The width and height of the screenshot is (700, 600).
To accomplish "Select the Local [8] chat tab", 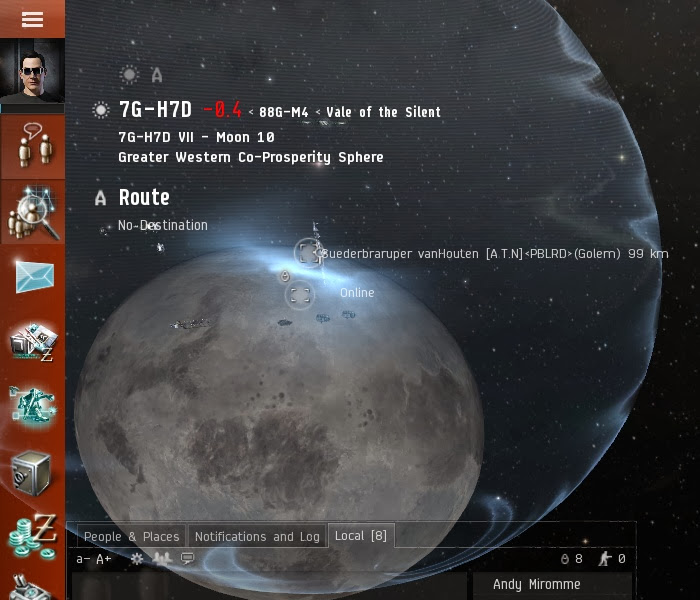I will click(x=360, y=536).
